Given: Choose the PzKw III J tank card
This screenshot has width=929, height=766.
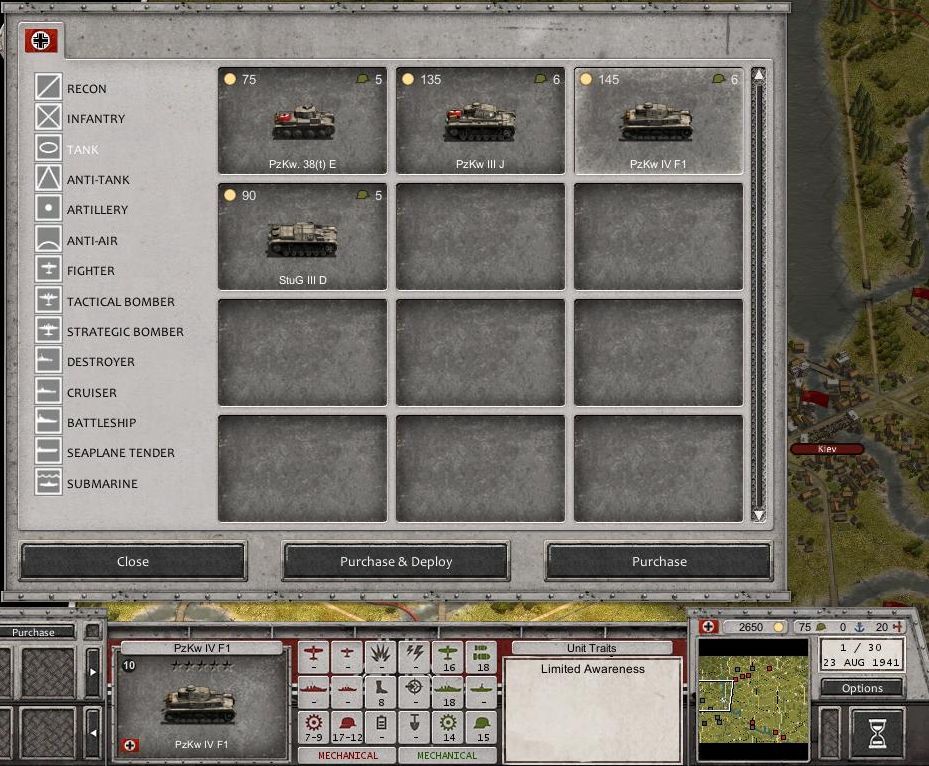Looking at the screenshot, I should pyautogui.click(x=480, y=121).
